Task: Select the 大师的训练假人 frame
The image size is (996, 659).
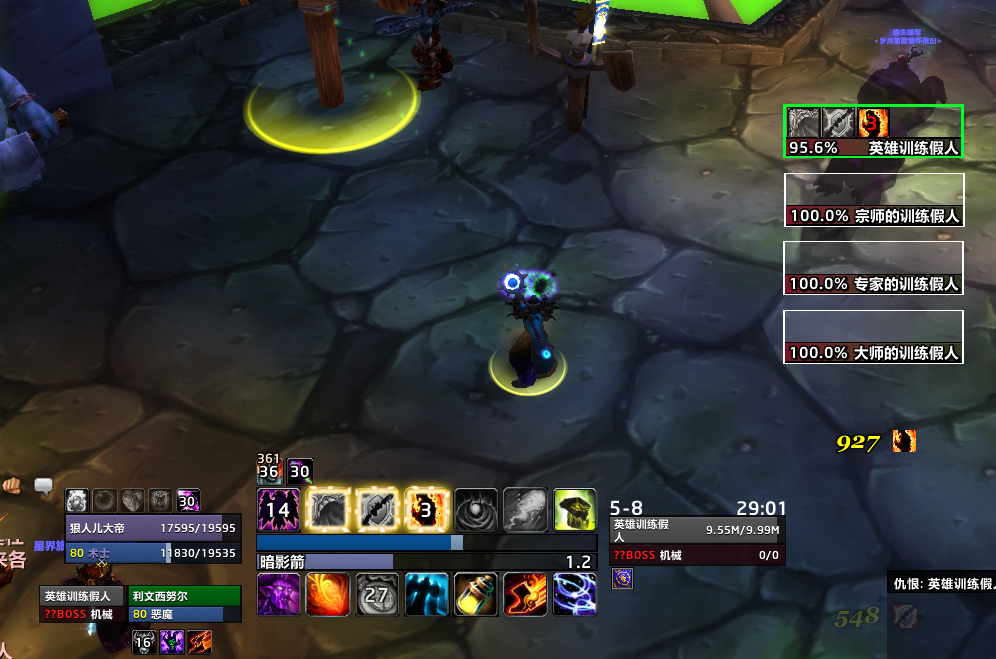Action: point(874,337)
